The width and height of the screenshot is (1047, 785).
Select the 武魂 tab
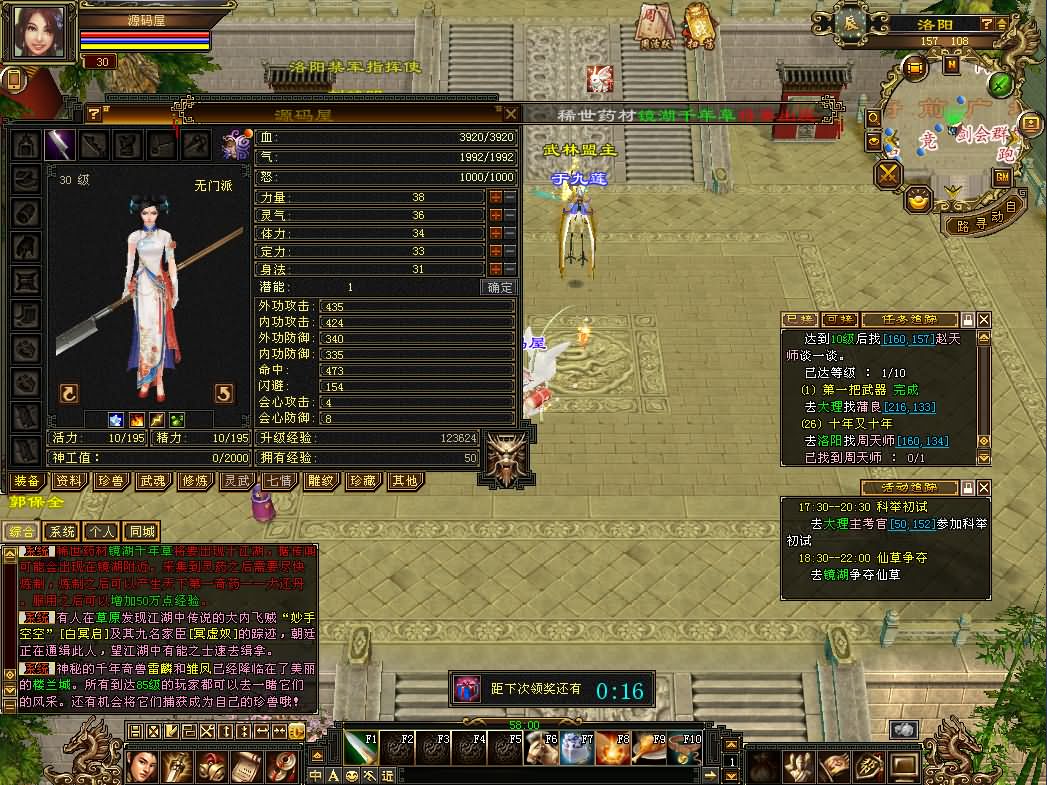click(153, 481)
